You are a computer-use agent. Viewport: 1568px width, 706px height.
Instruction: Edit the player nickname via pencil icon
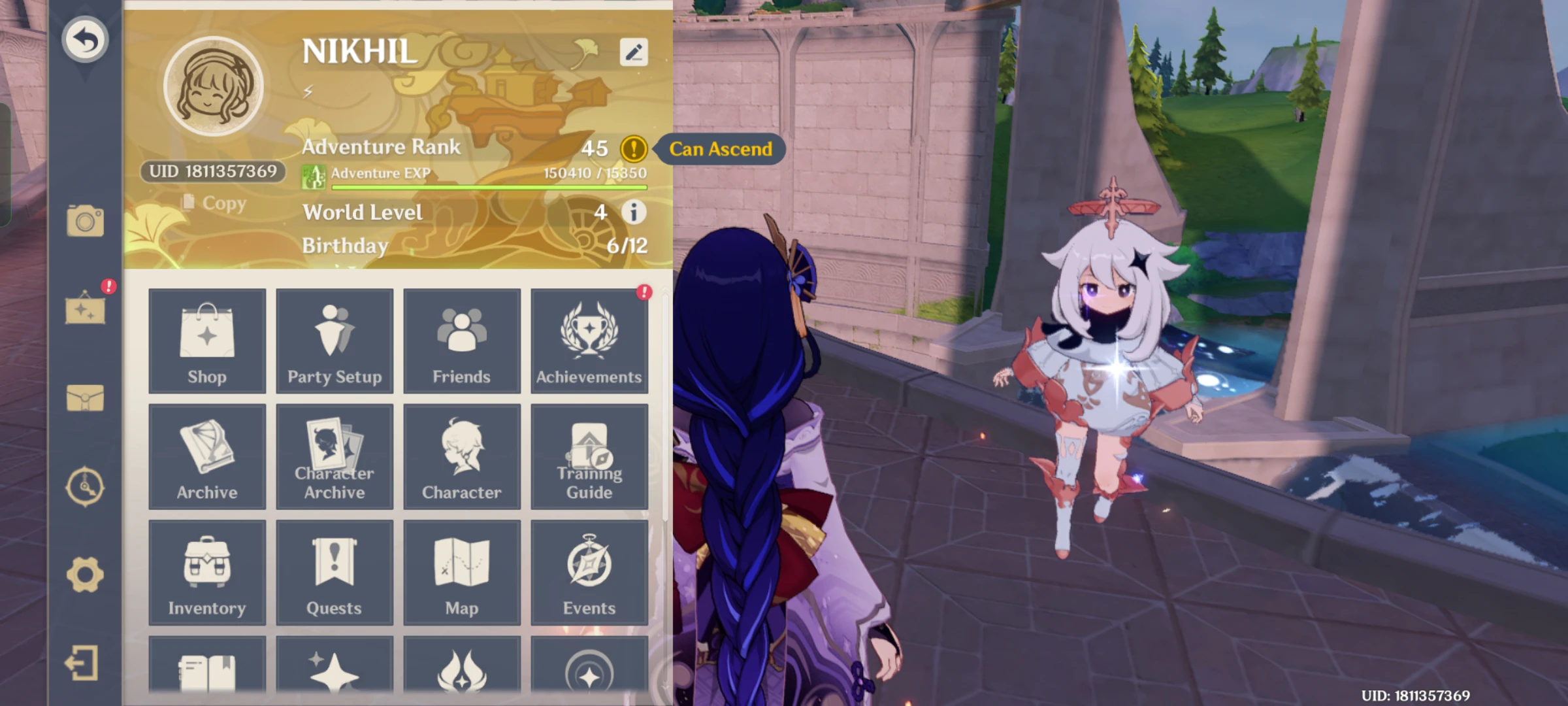tap(632, 52)
